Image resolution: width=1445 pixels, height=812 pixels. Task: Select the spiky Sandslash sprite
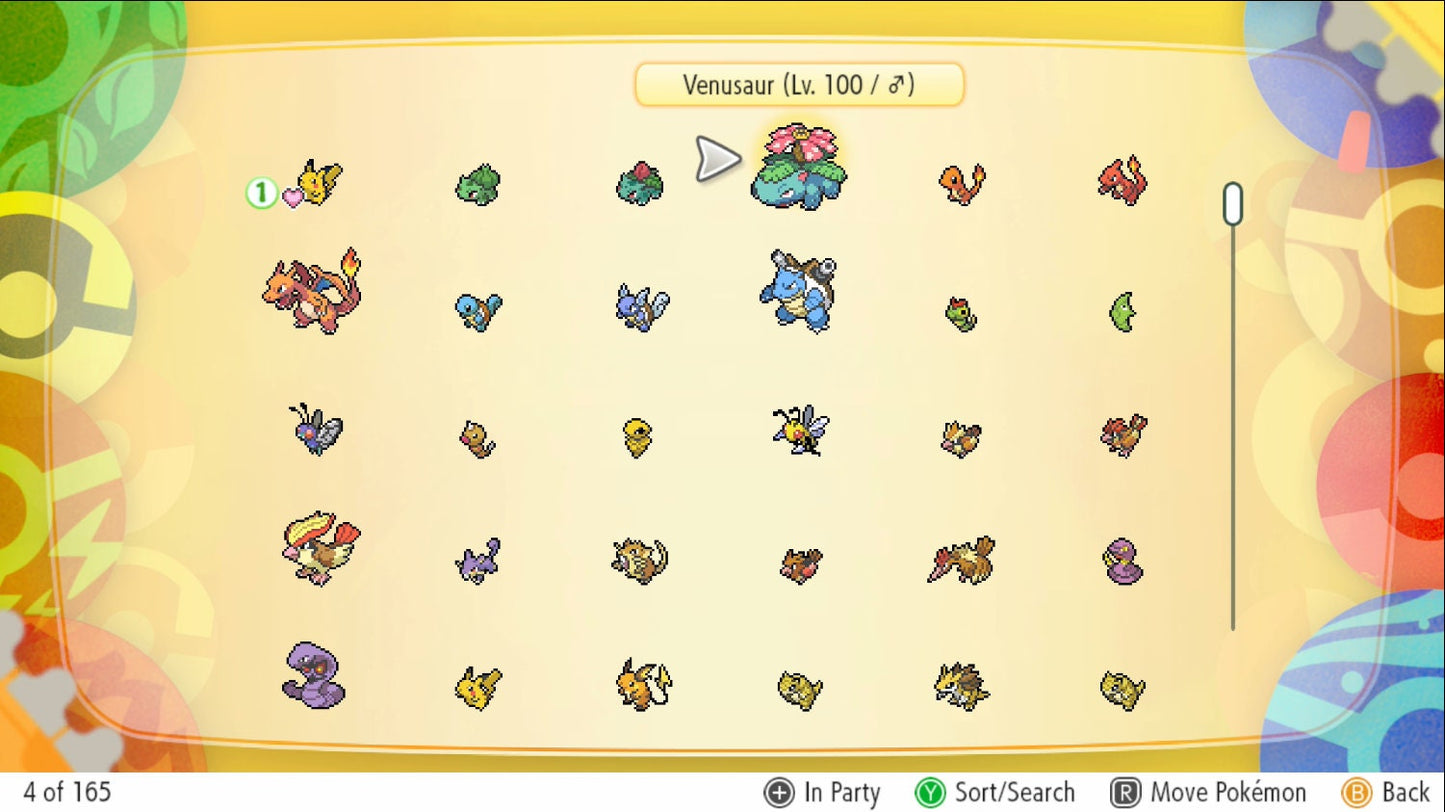click(961, 687)
